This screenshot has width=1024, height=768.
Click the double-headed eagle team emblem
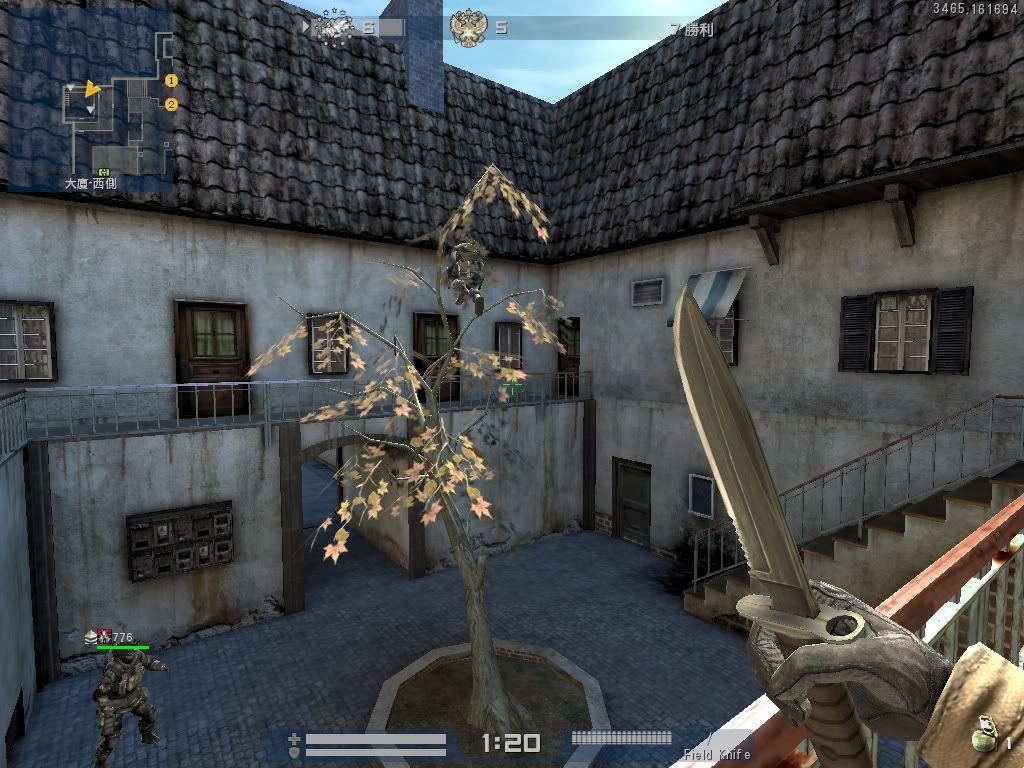point(466,27)
